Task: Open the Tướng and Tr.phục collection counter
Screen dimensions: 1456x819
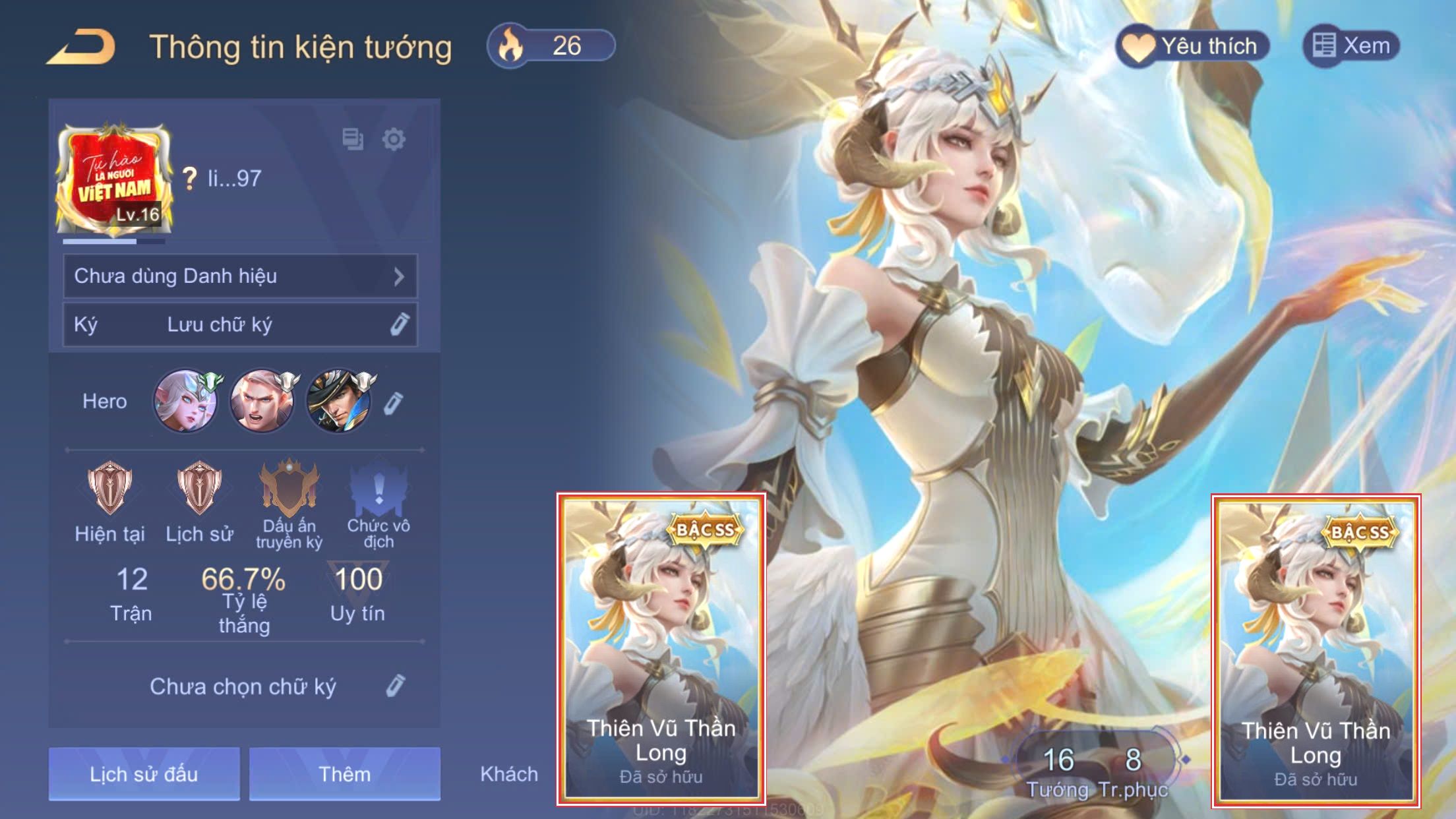Action: (1095, 768)
